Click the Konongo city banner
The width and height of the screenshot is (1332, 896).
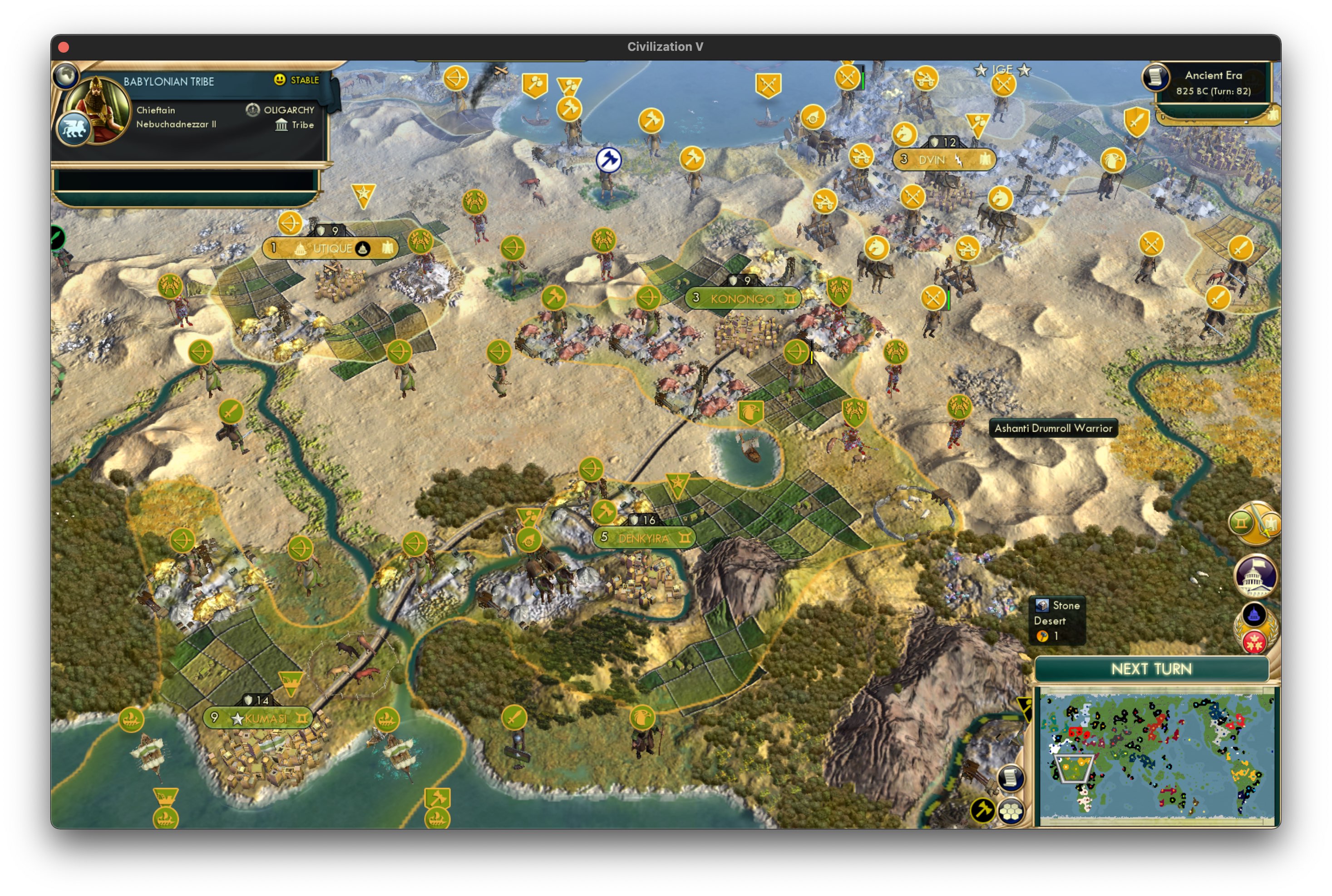point(742,298)
